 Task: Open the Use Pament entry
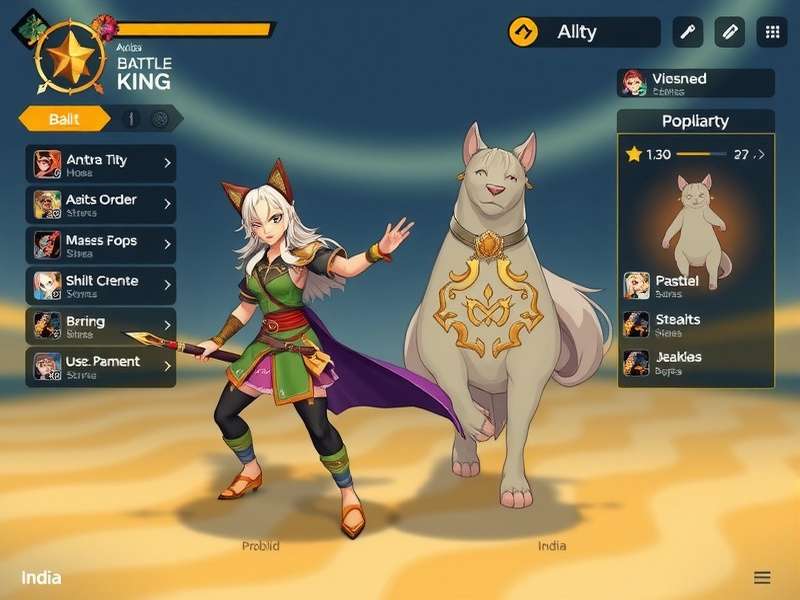(100, 366)
